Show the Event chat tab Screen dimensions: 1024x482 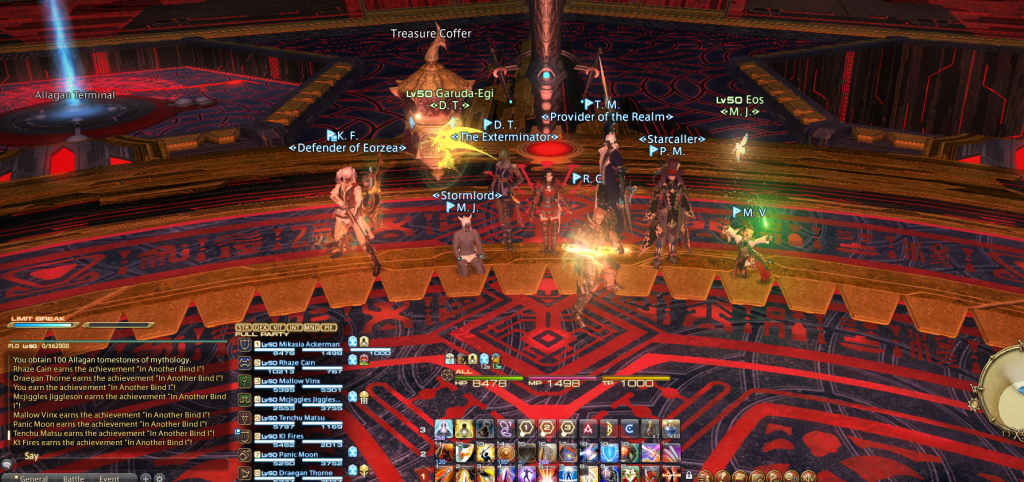point(109,478)
